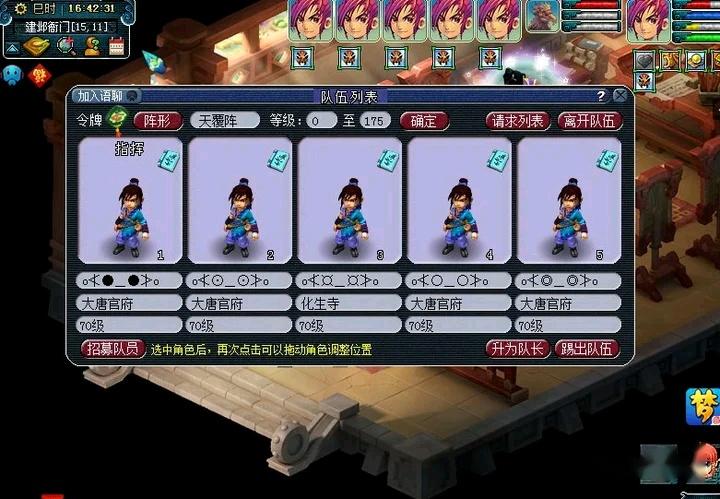Click the 令牌 token icon
This screenshot has height=499, width=720.
[x=118, y=121]
